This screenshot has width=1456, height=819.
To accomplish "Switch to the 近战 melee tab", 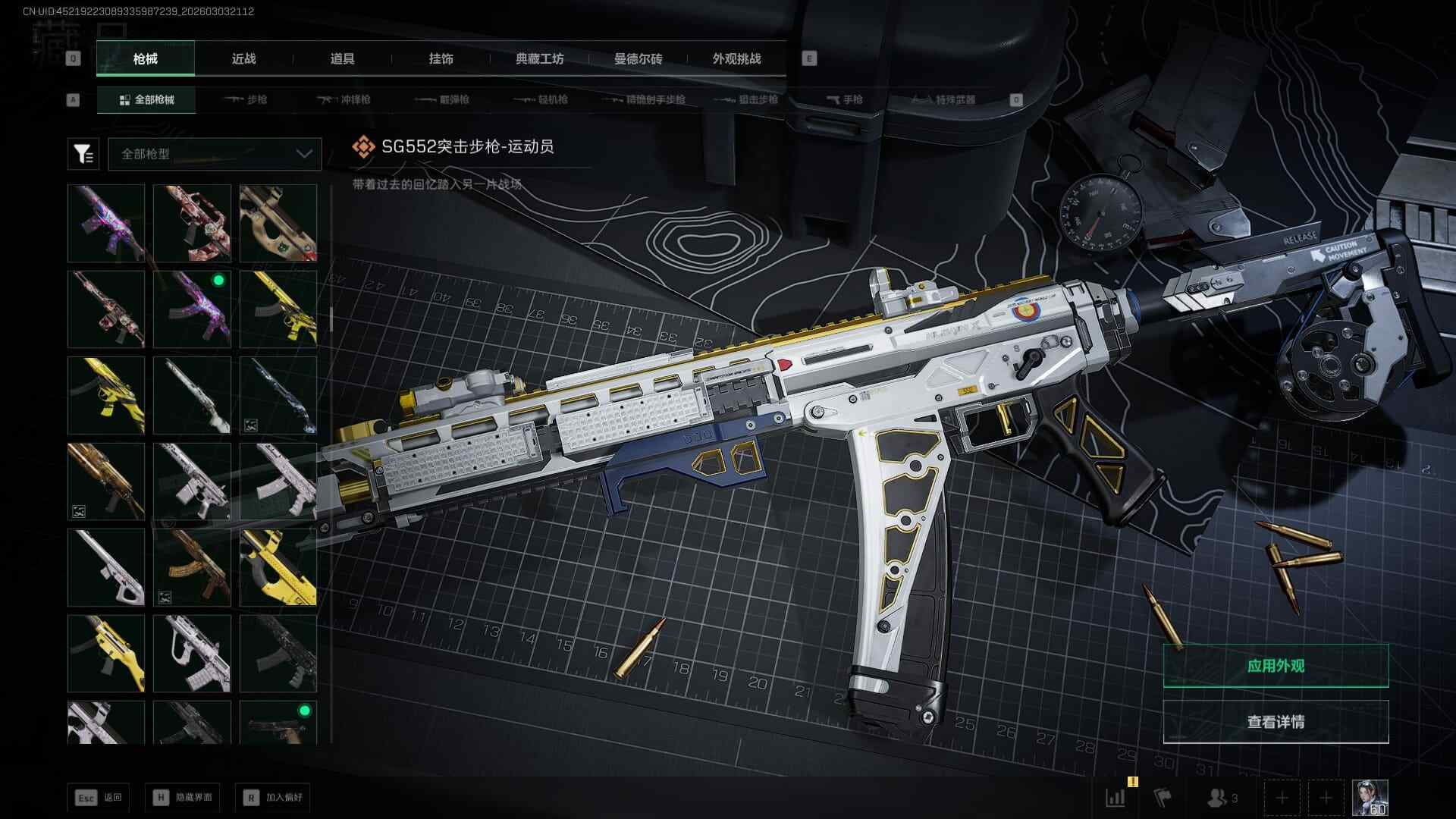I will click(243, 58).
